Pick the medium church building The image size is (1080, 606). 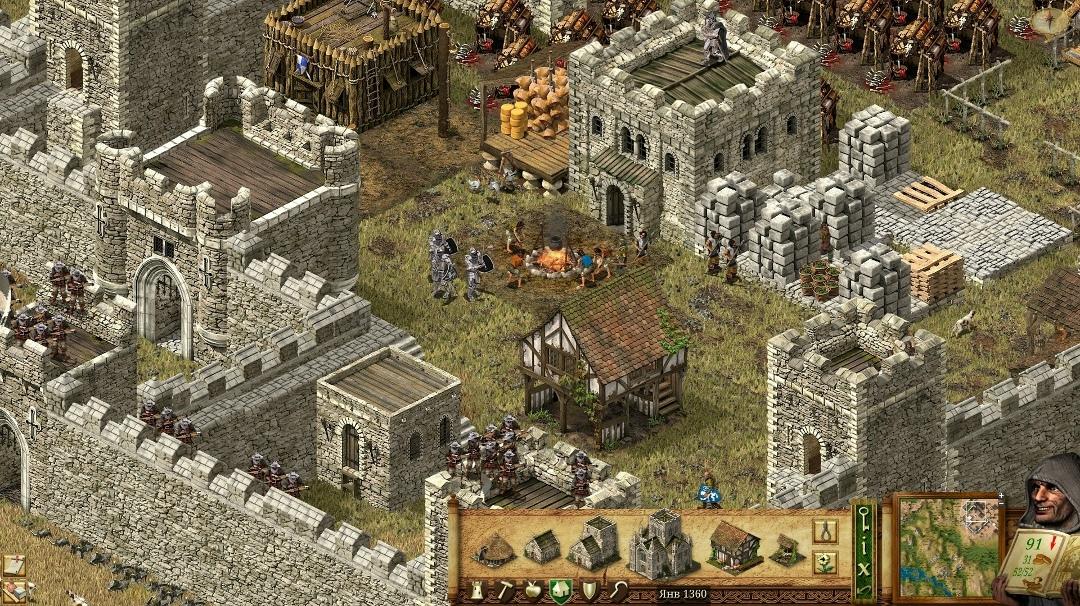pos(593,544)
